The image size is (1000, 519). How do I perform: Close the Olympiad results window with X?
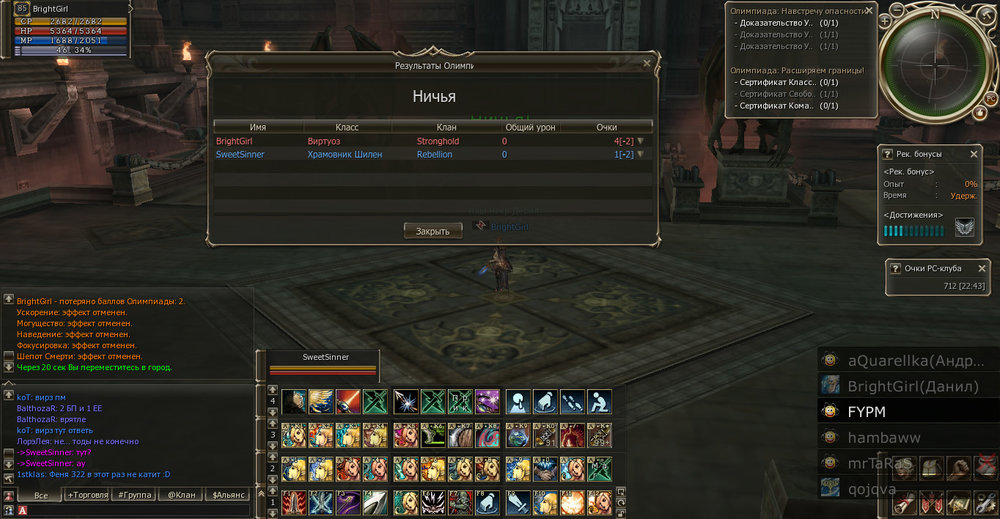646,64
